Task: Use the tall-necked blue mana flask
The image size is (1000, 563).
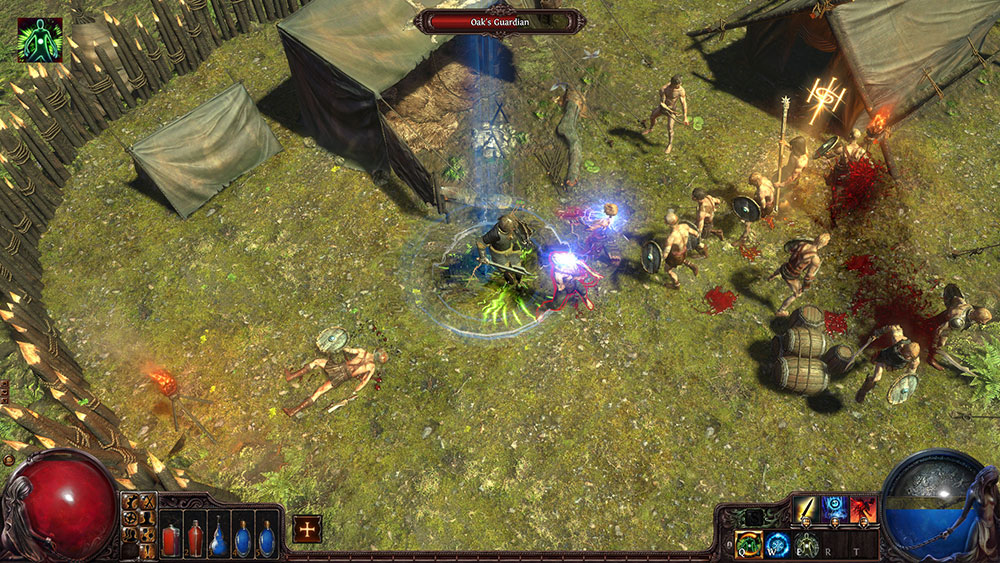Action: click(x=219, y=533)
